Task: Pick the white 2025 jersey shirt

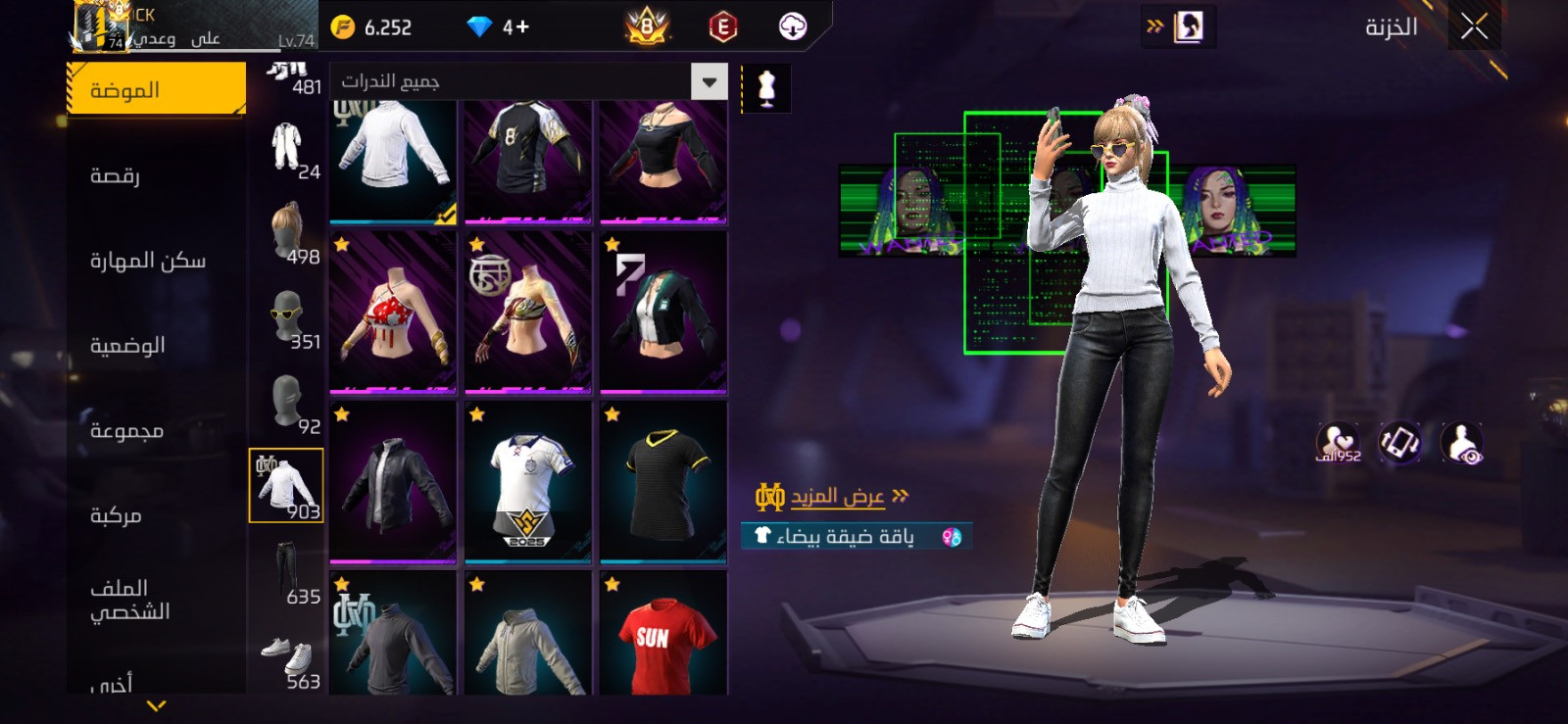Action: [528, 482]
